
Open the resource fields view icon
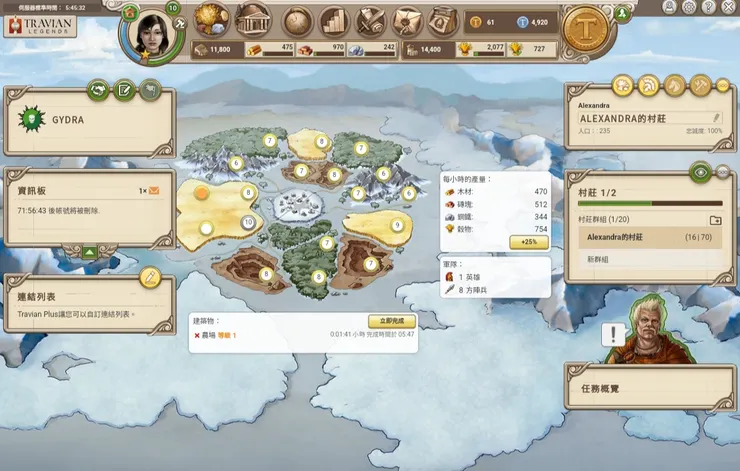(x=211, y=19)
